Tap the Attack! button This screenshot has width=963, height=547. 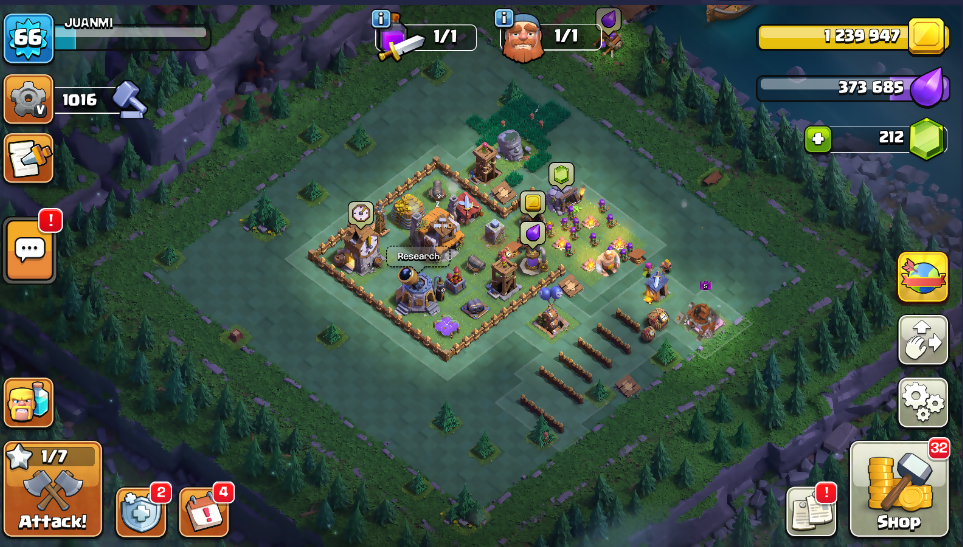[x=52, y=490]
